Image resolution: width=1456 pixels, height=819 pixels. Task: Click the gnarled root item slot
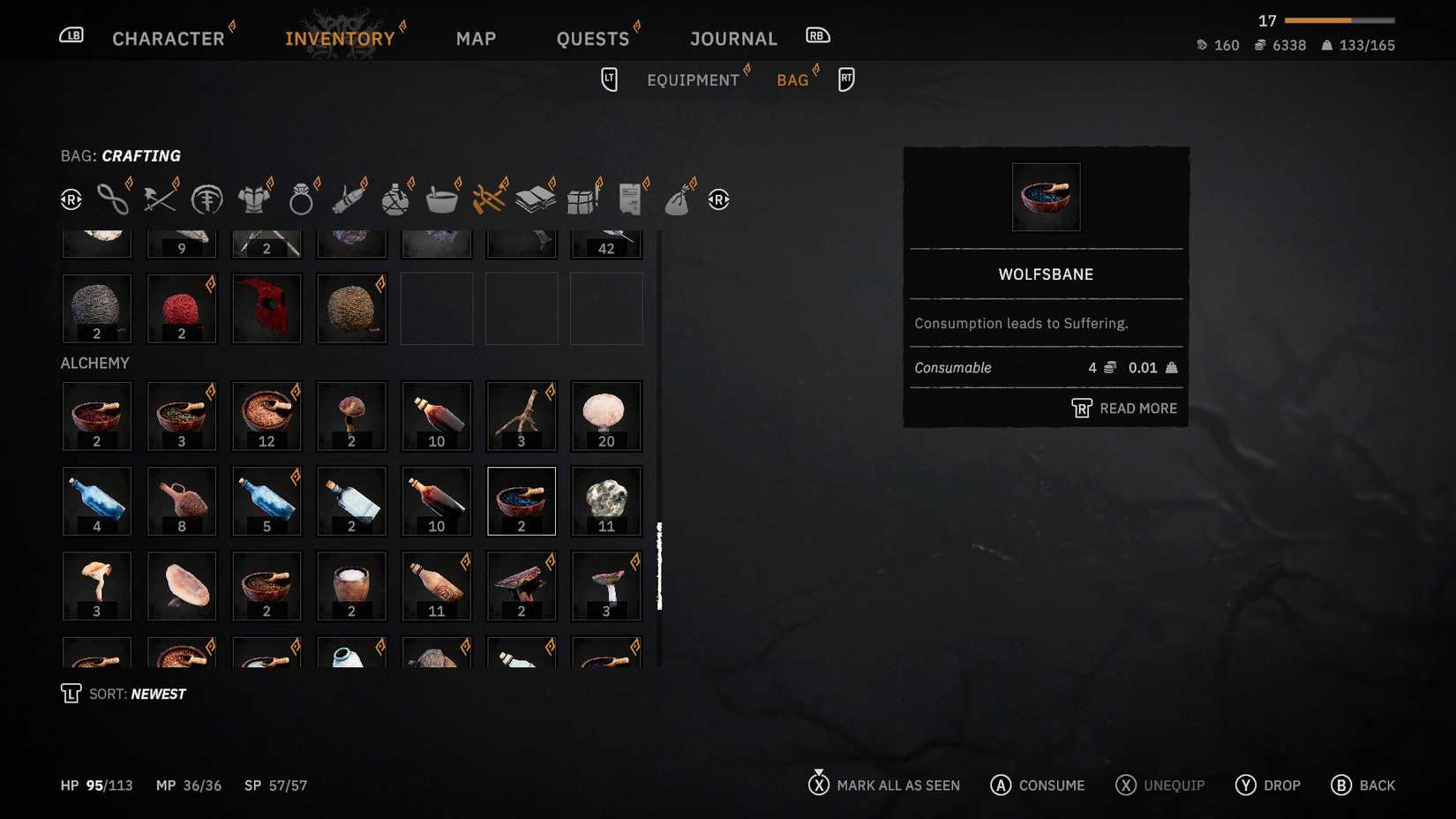click(522, 416)
